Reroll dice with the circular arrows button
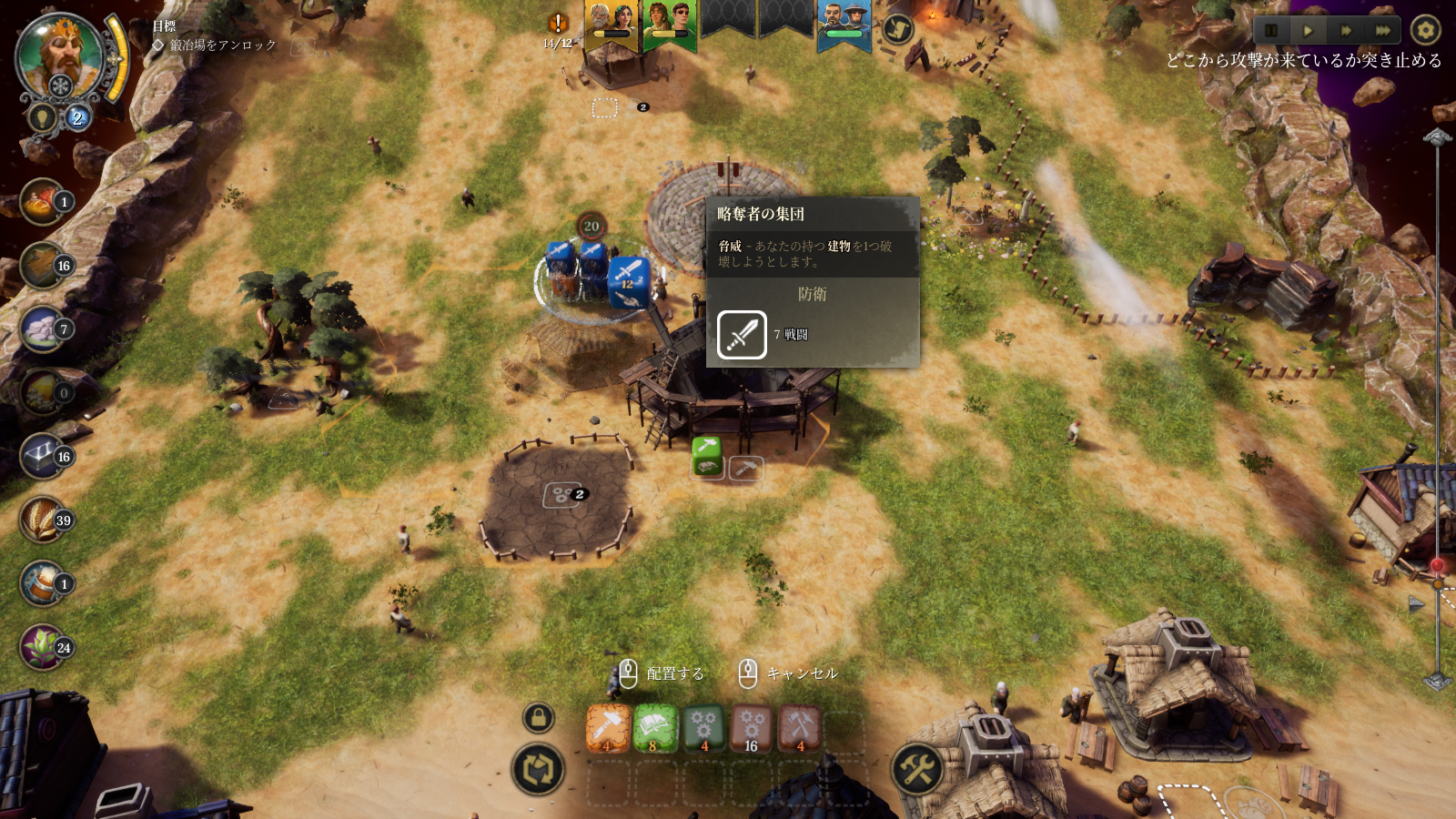This screenshot has height=819, width=1456. click(x=538, y=770)
